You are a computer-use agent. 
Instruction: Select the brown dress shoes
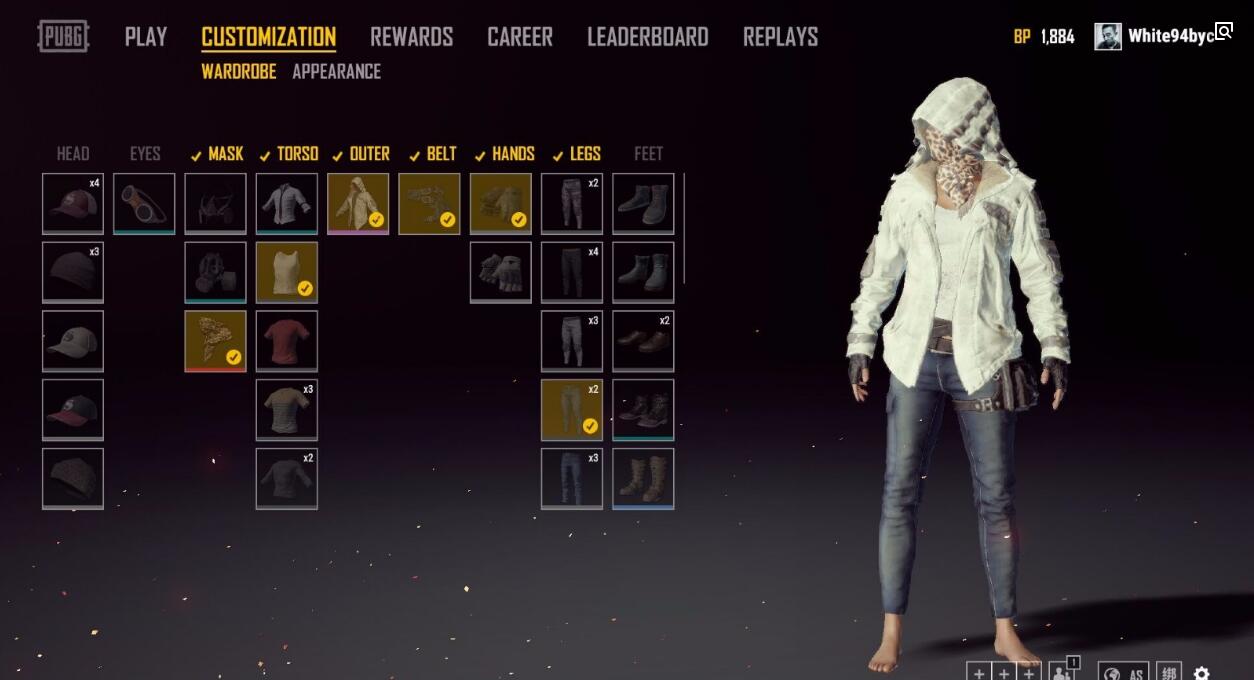pyautogui.click(x=643, y=341)
